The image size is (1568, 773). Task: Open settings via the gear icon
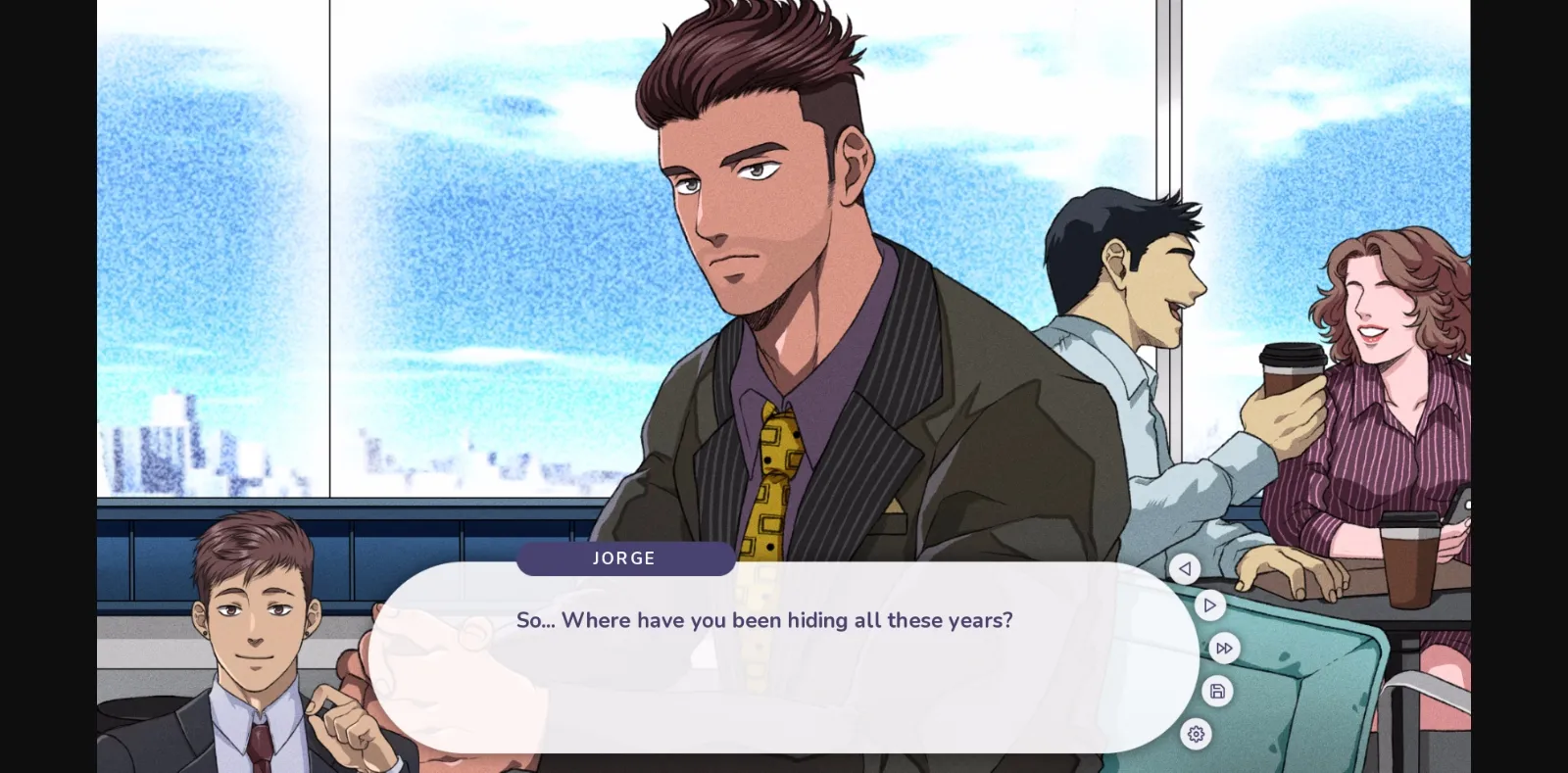click(x=1197, y=734)
